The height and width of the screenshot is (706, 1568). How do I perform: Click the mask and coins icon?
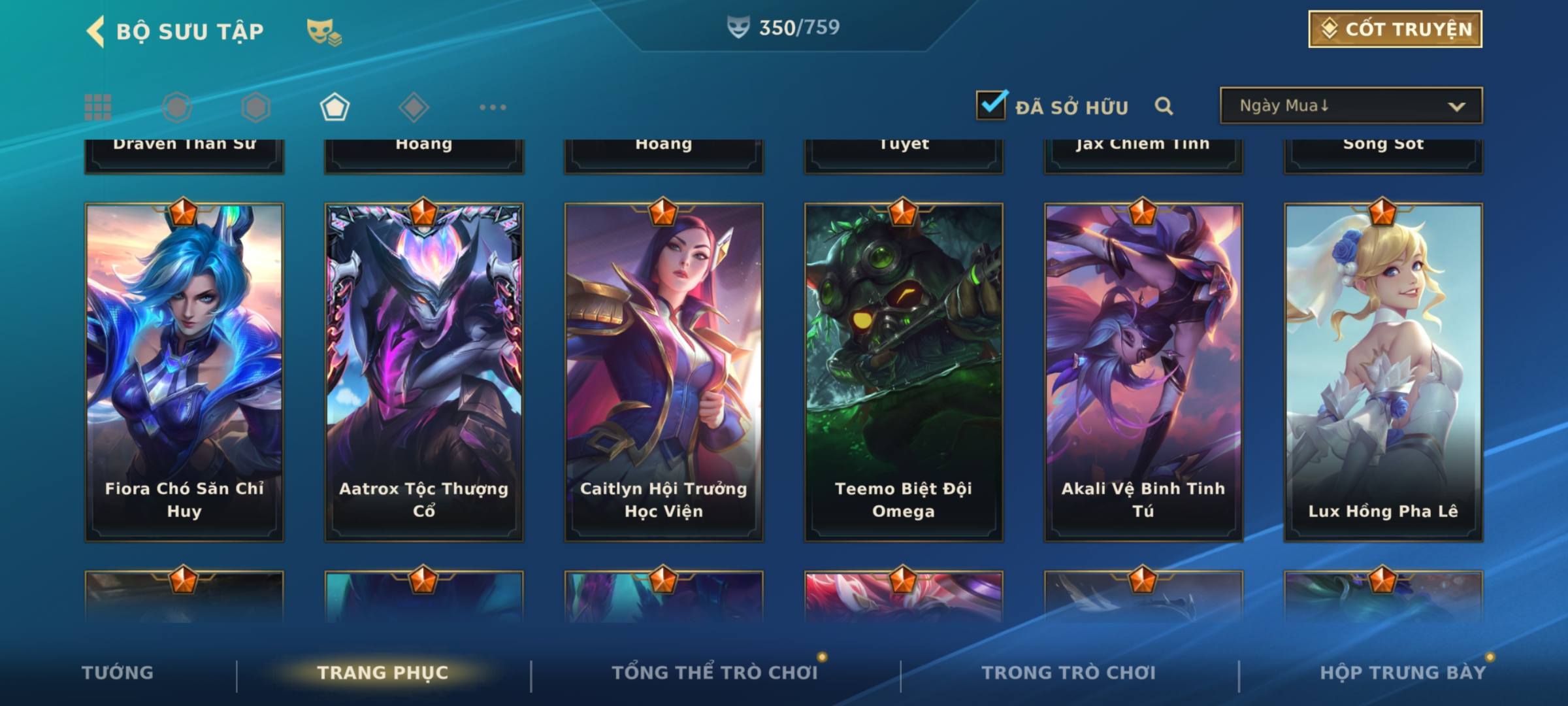324,31
